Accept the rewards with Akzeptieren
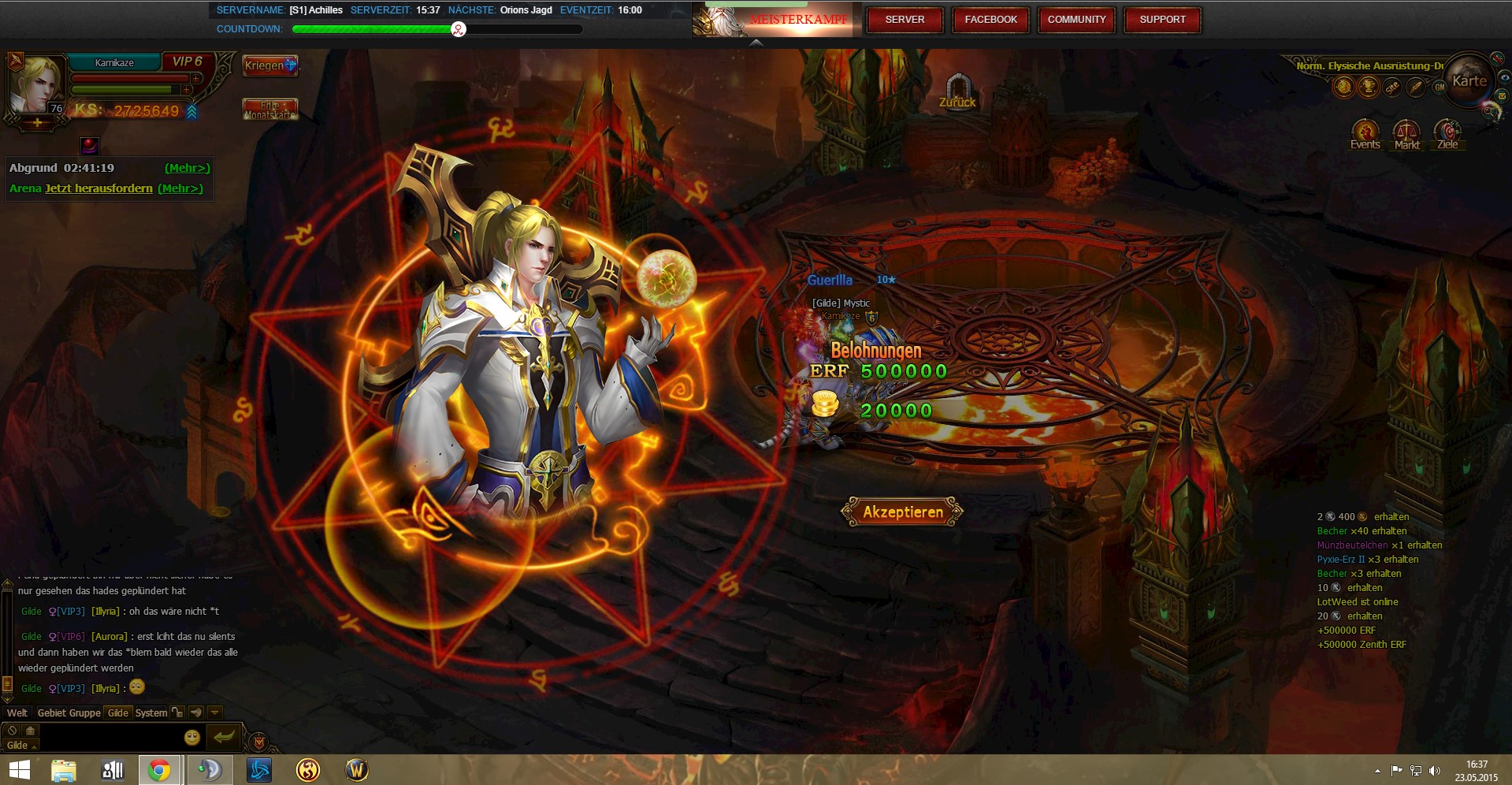Viewport: 1512px width, 785px height. 902,512
